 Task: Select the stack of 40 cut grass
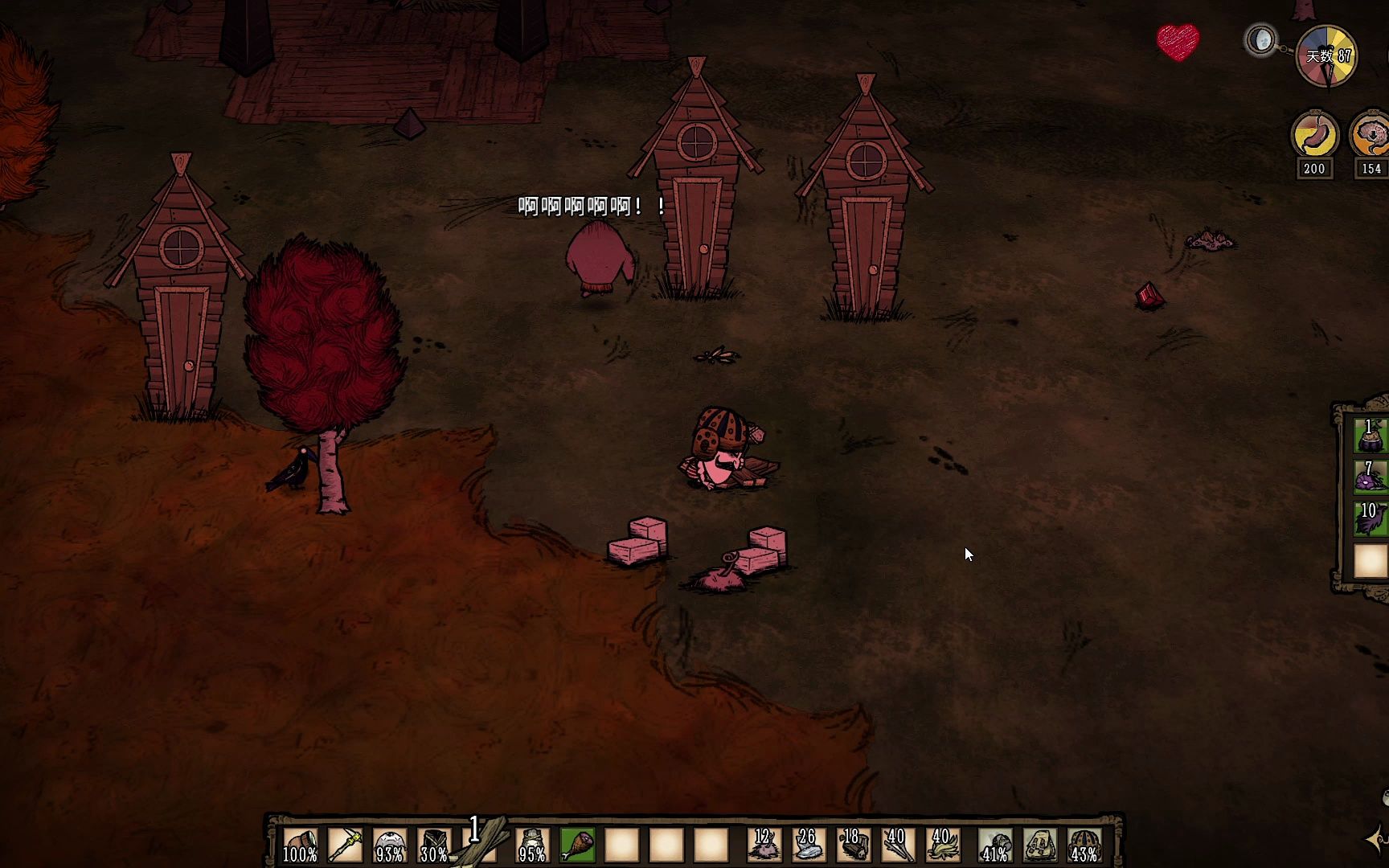tap(942, 845)
